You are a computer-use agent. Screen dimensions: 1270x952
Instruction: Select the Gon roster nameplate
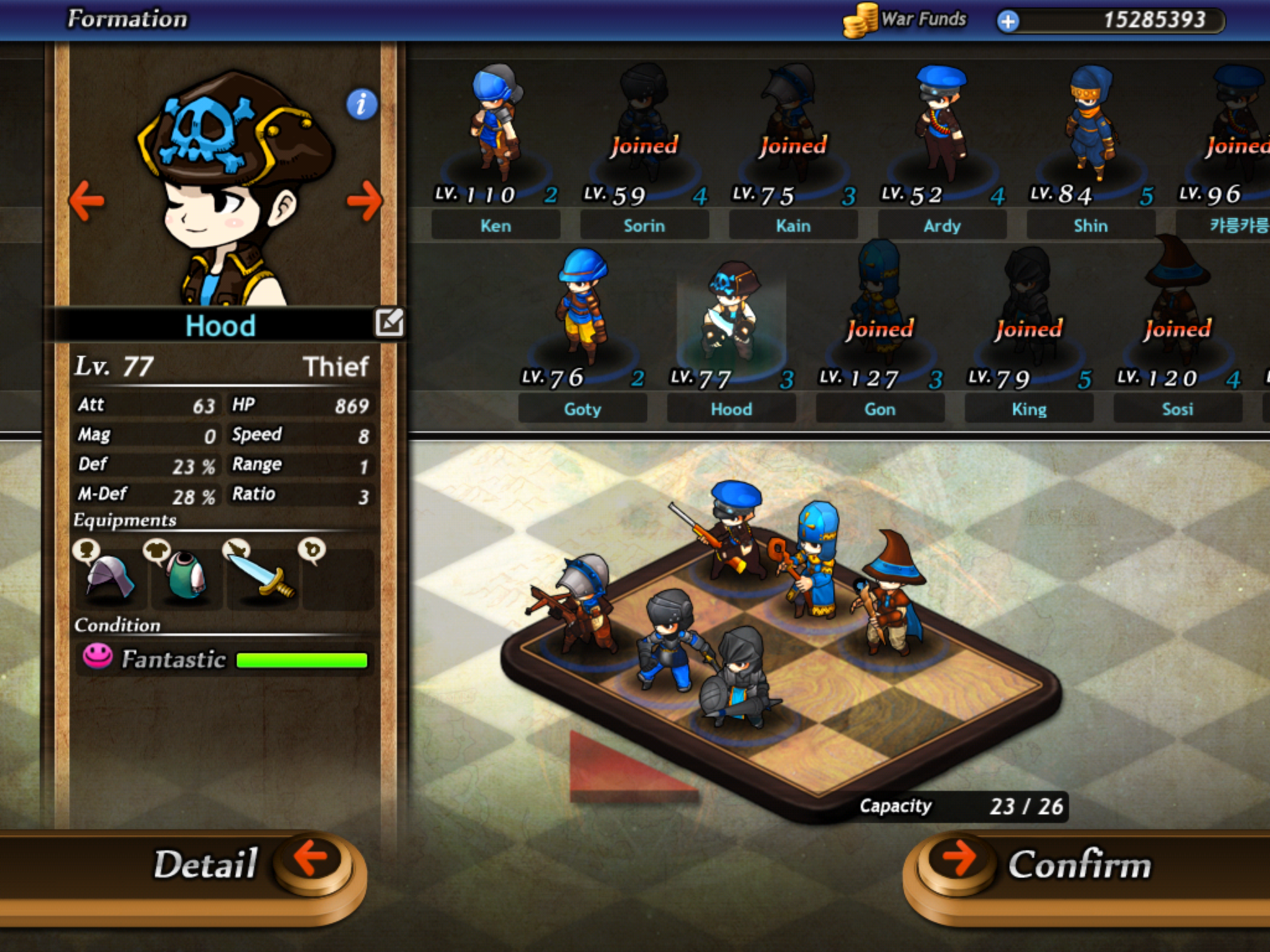tap(879, 408)
